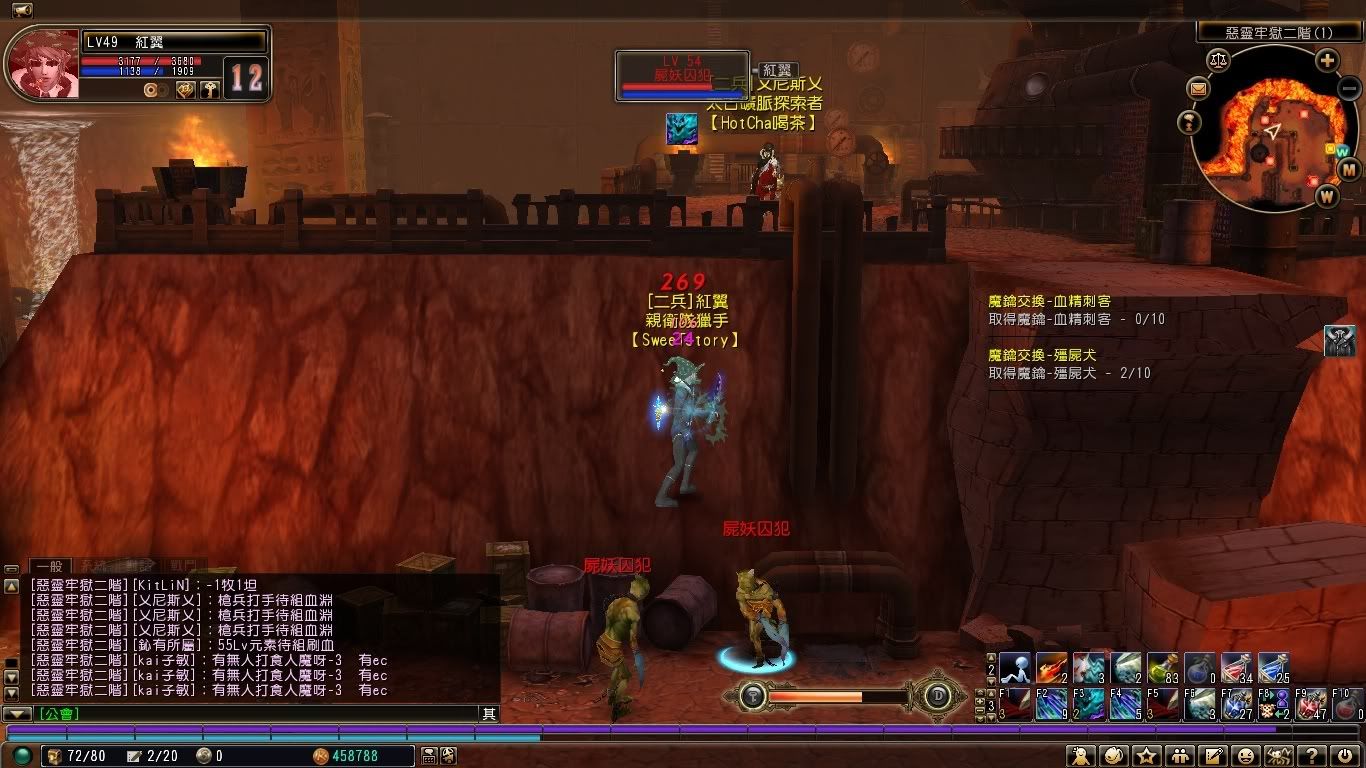Viewport: 1366px width, 768px height.
Task: Use the F9 red gem potion
Action: 1310,705
